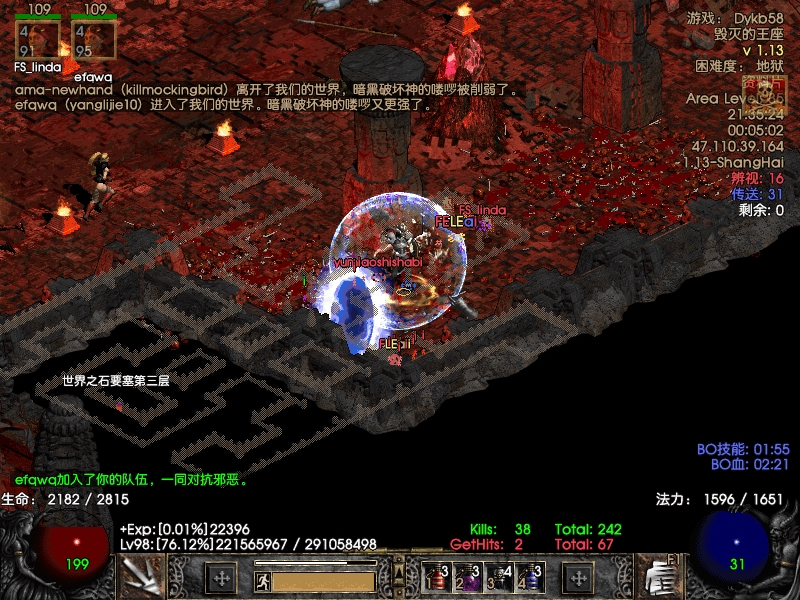Use the potion in belt slot 3
800x600 pixels.
[497, 578]
